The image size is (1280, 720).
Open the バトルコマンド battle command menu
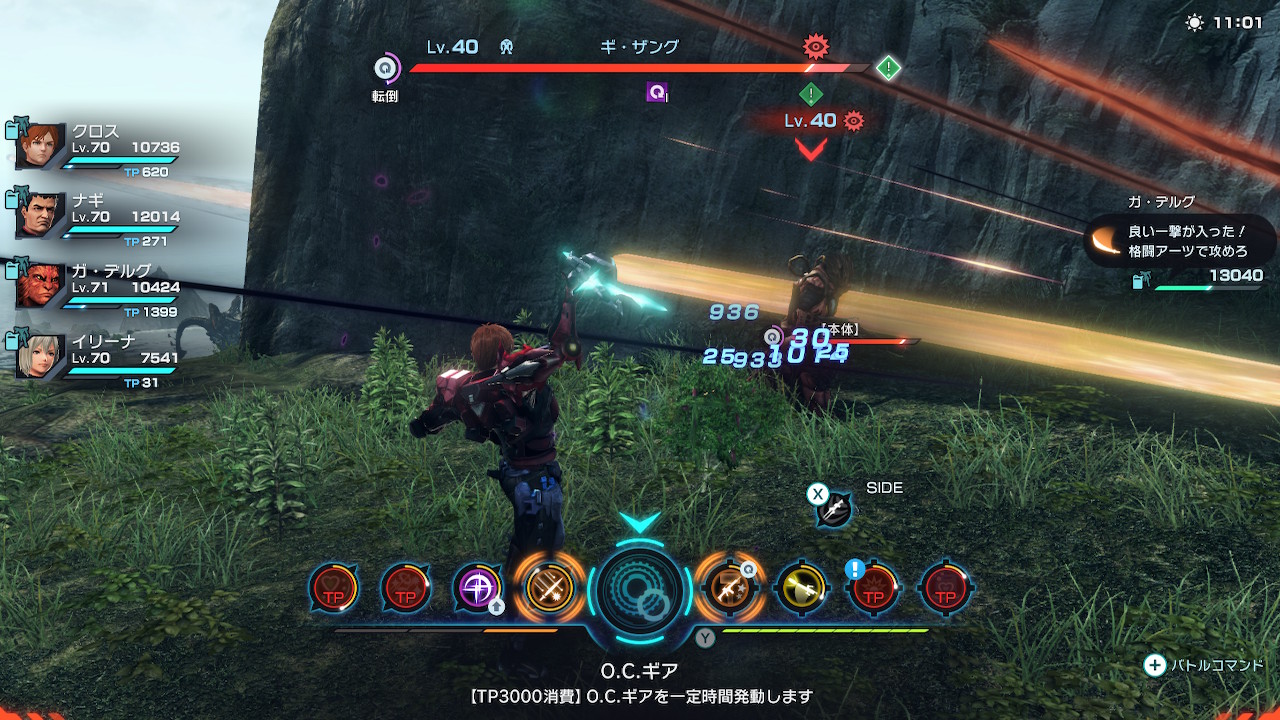(1205, 665)
